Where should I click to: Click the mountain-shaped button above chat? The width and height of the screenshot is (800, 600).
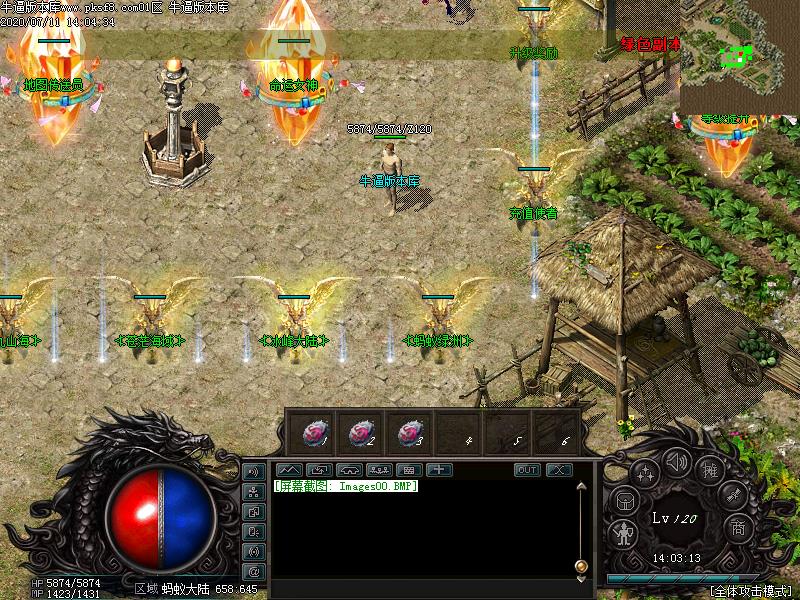coord(289,470)
